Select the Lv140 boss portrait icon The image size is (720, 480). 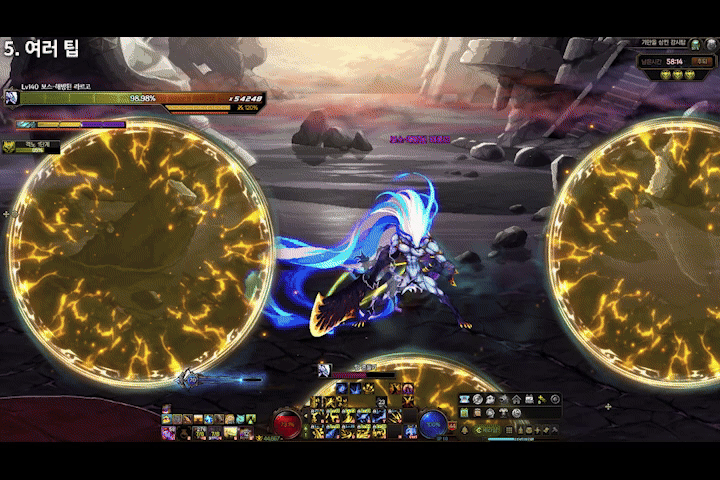click(x=12, y=97)
